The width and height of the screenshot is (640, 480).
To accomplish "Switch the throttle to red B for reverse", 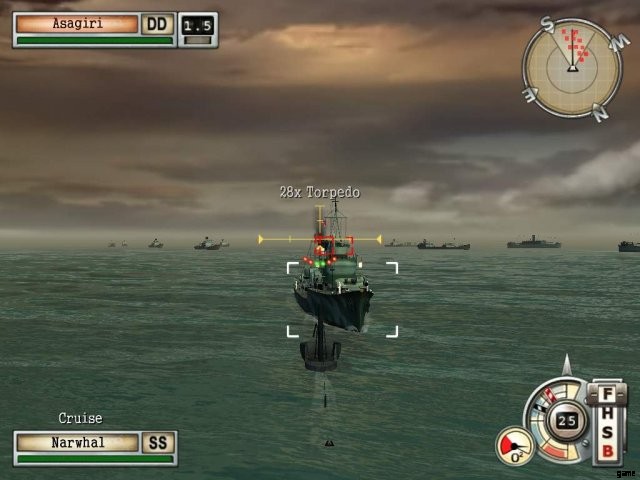I will click(607, 451).
